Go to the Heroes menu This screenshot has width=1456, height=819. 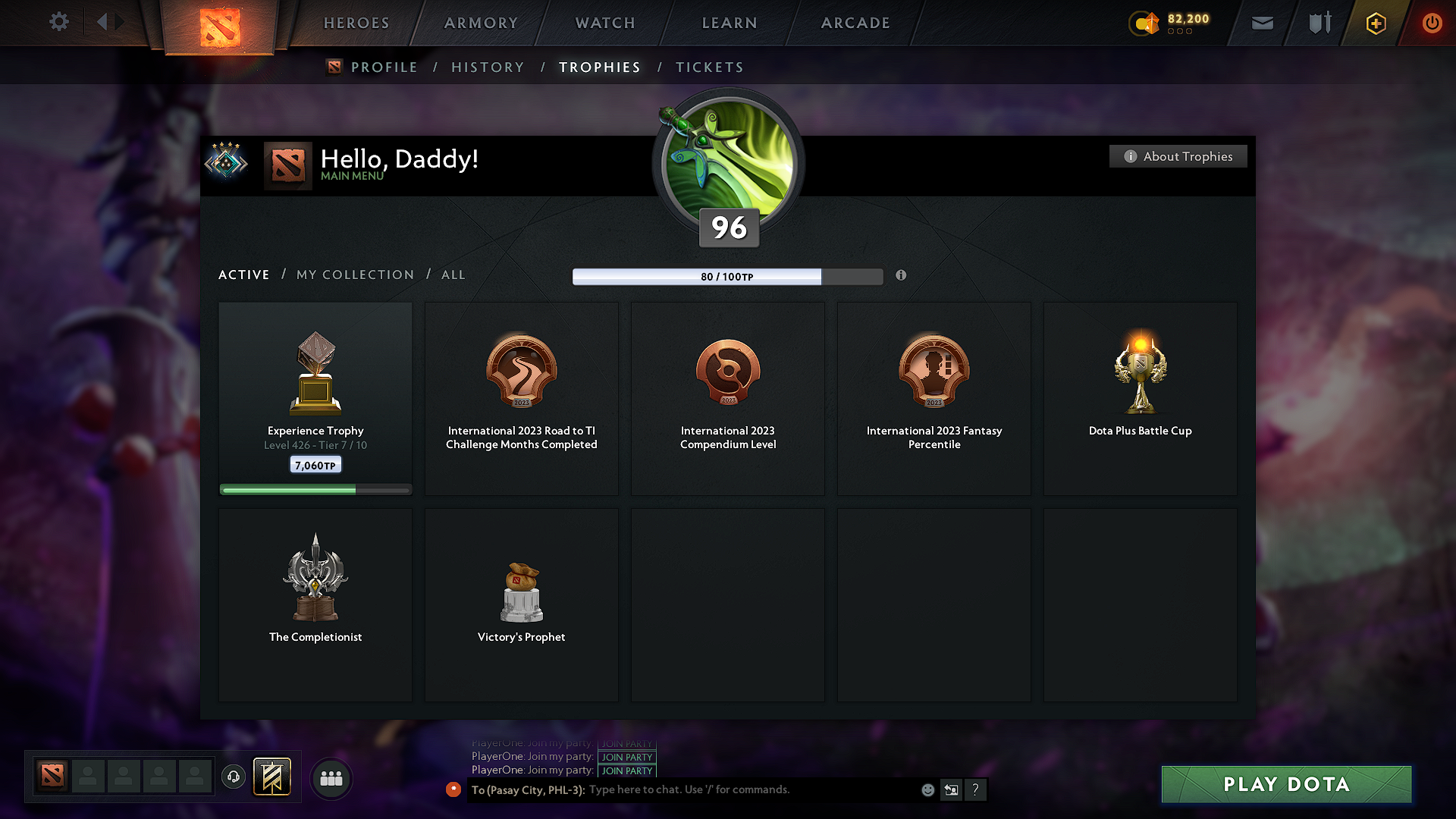(x=356, y=23)
